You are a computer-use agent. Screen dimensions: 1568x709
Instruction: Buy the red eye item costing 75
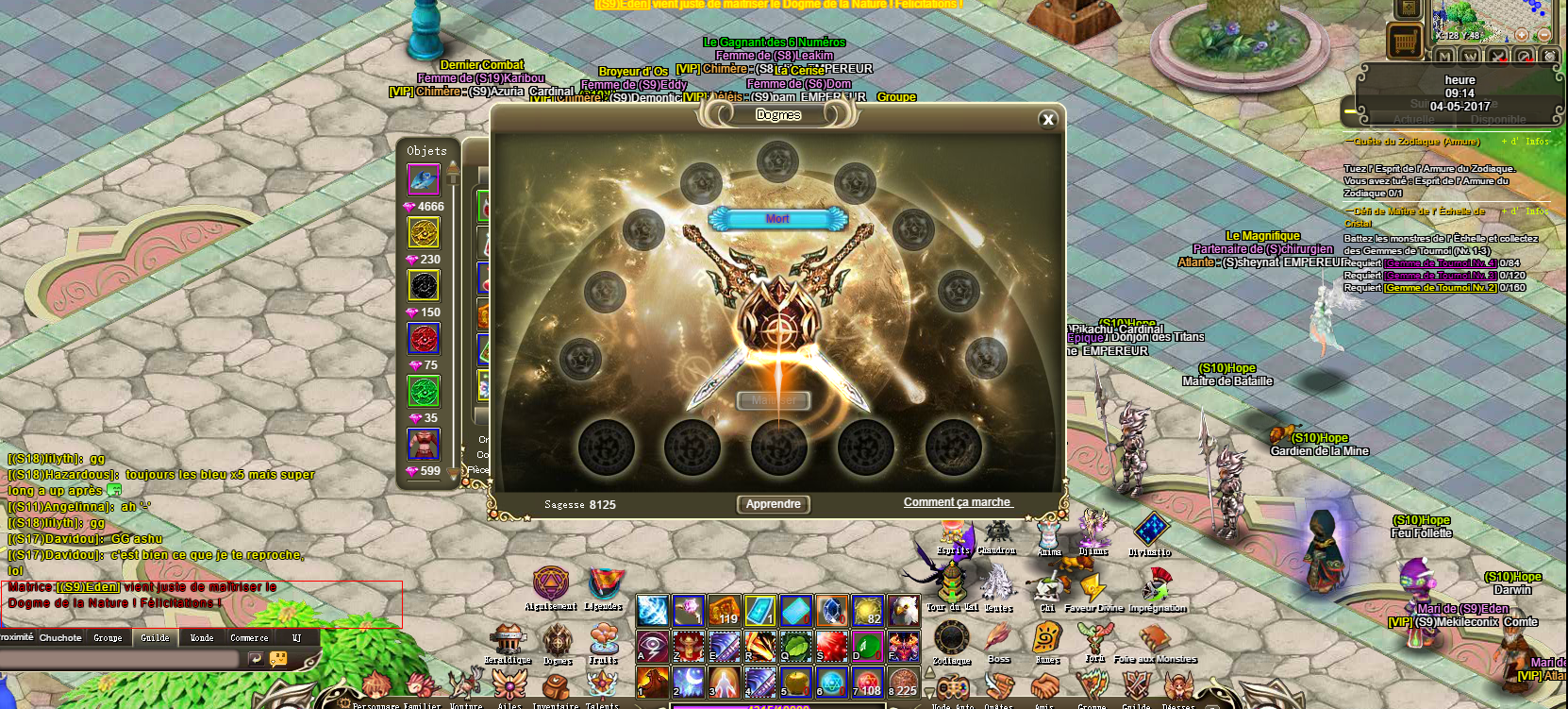pos(424,338)
